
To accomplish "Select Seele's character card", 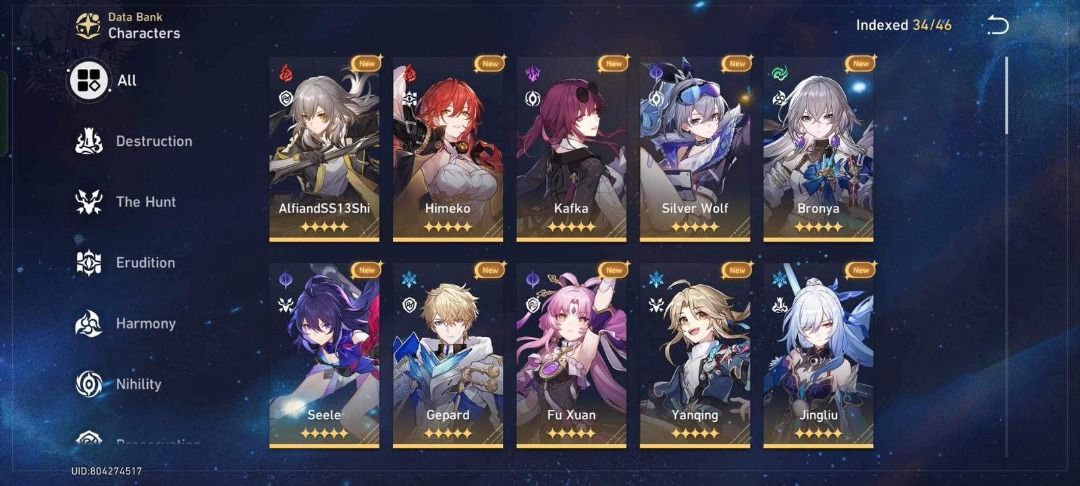I will tap(324, 355).
